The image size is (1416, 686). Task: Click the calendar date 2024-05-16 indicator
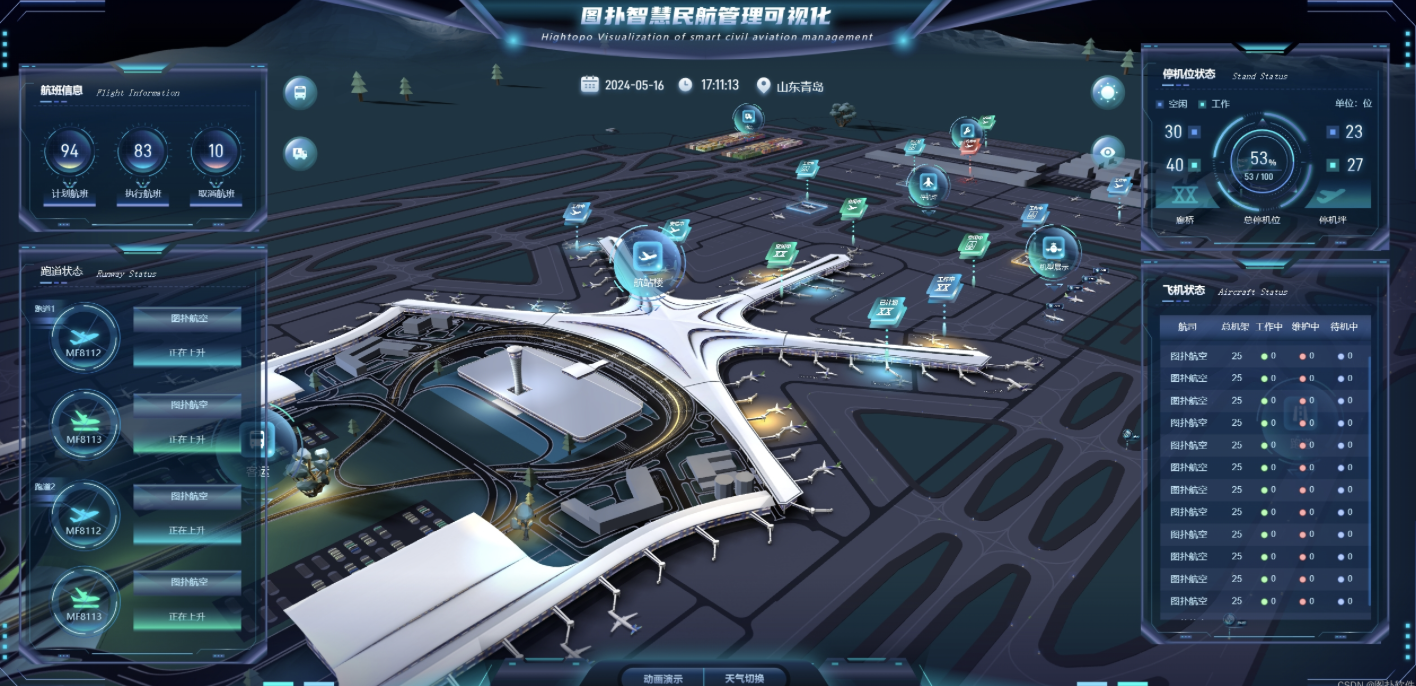pyautogui.click(x=623, y=85)
